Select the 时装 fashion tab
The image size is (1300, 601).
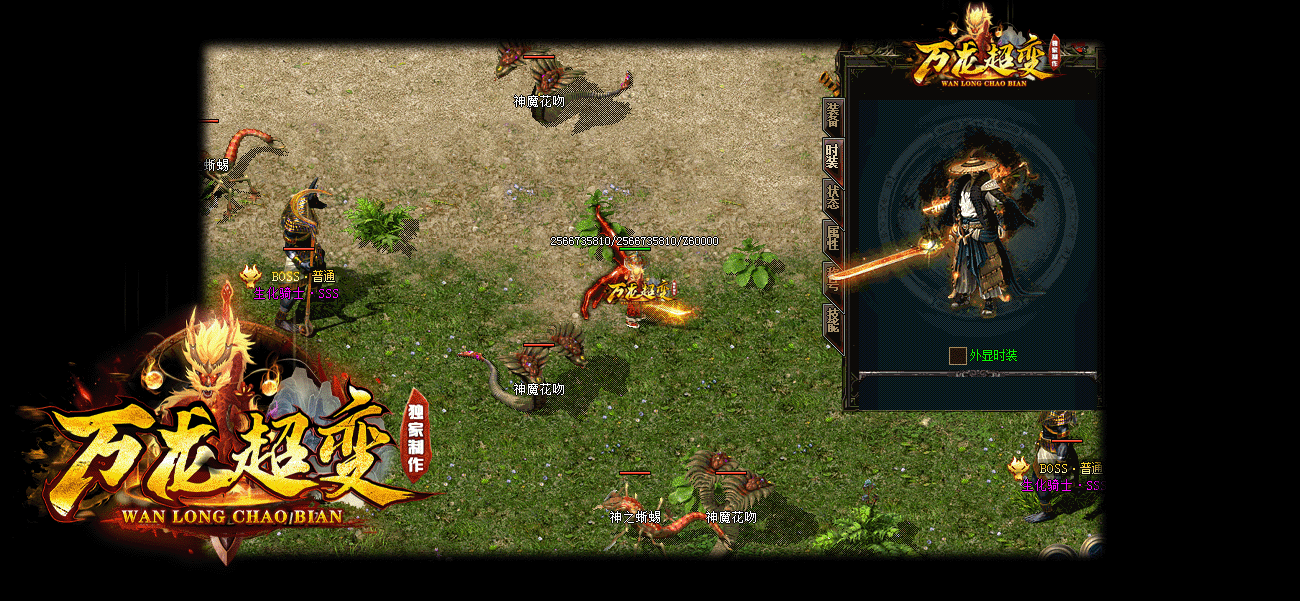coord(832,157)
